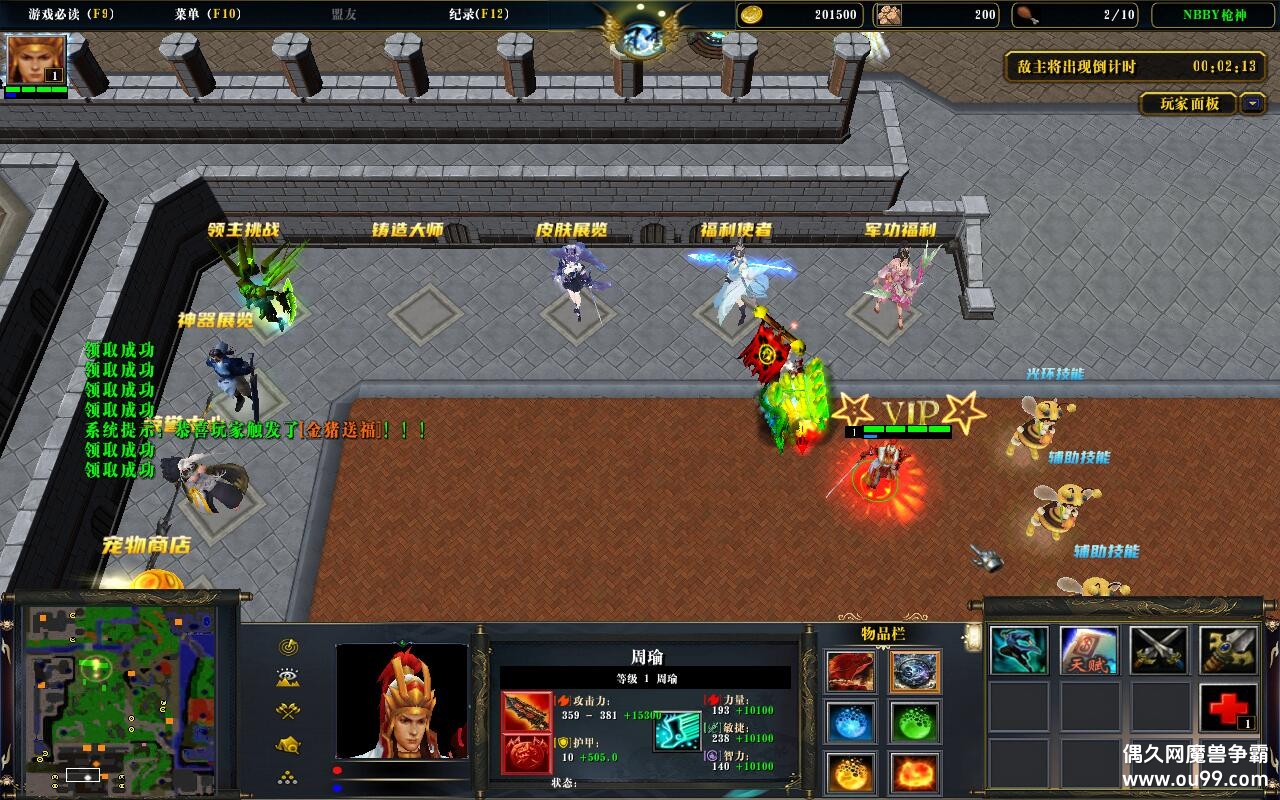This screenshot has width=1280, height=800.
Task: Use the green orb inventory item
Action: (914, 722)
